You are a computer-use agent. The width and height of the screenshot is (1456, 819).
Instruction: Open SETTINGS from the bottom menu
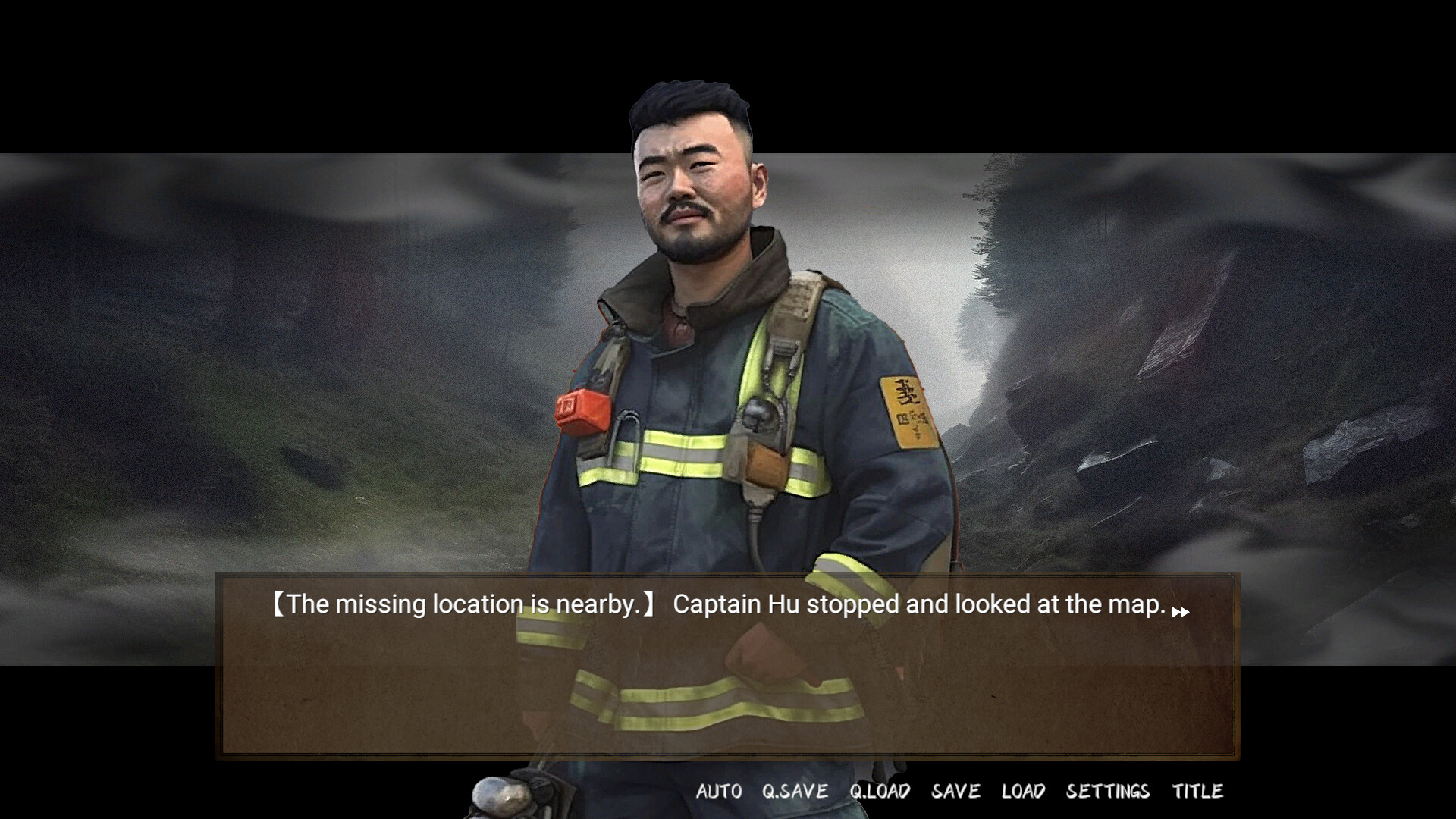tap(1109, 791)
